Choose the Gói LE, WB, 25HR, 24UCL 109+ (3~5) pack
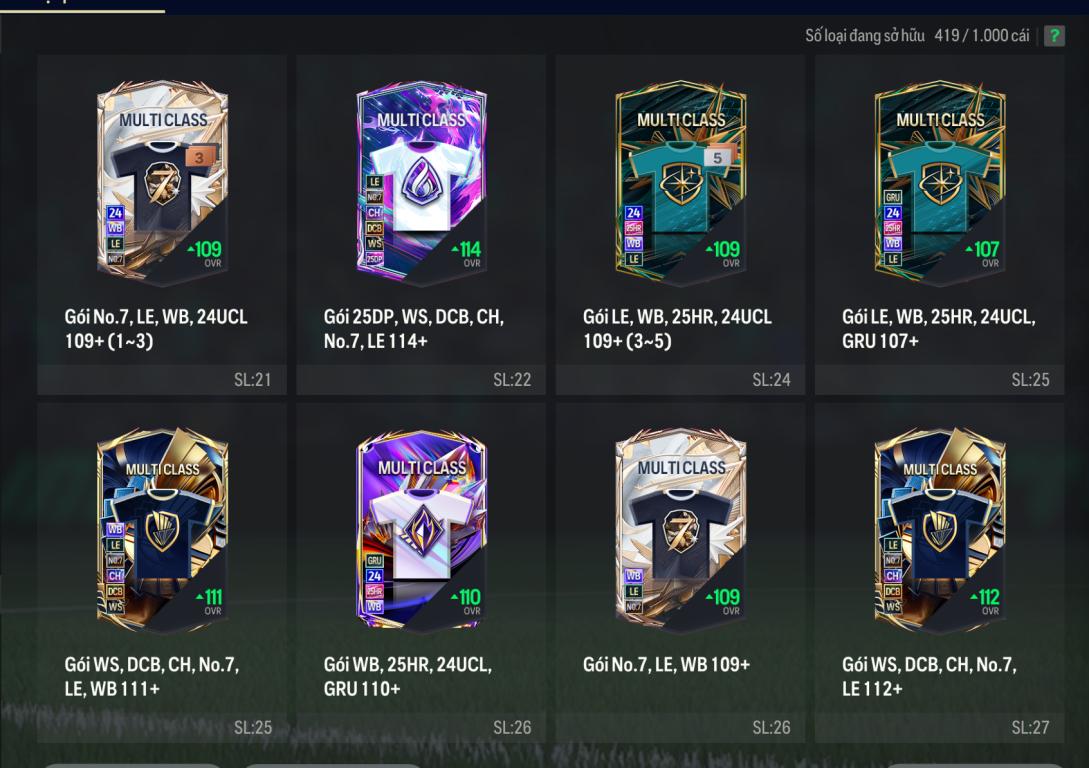The width and height of the screenshot is (1089, 768). 680,180
